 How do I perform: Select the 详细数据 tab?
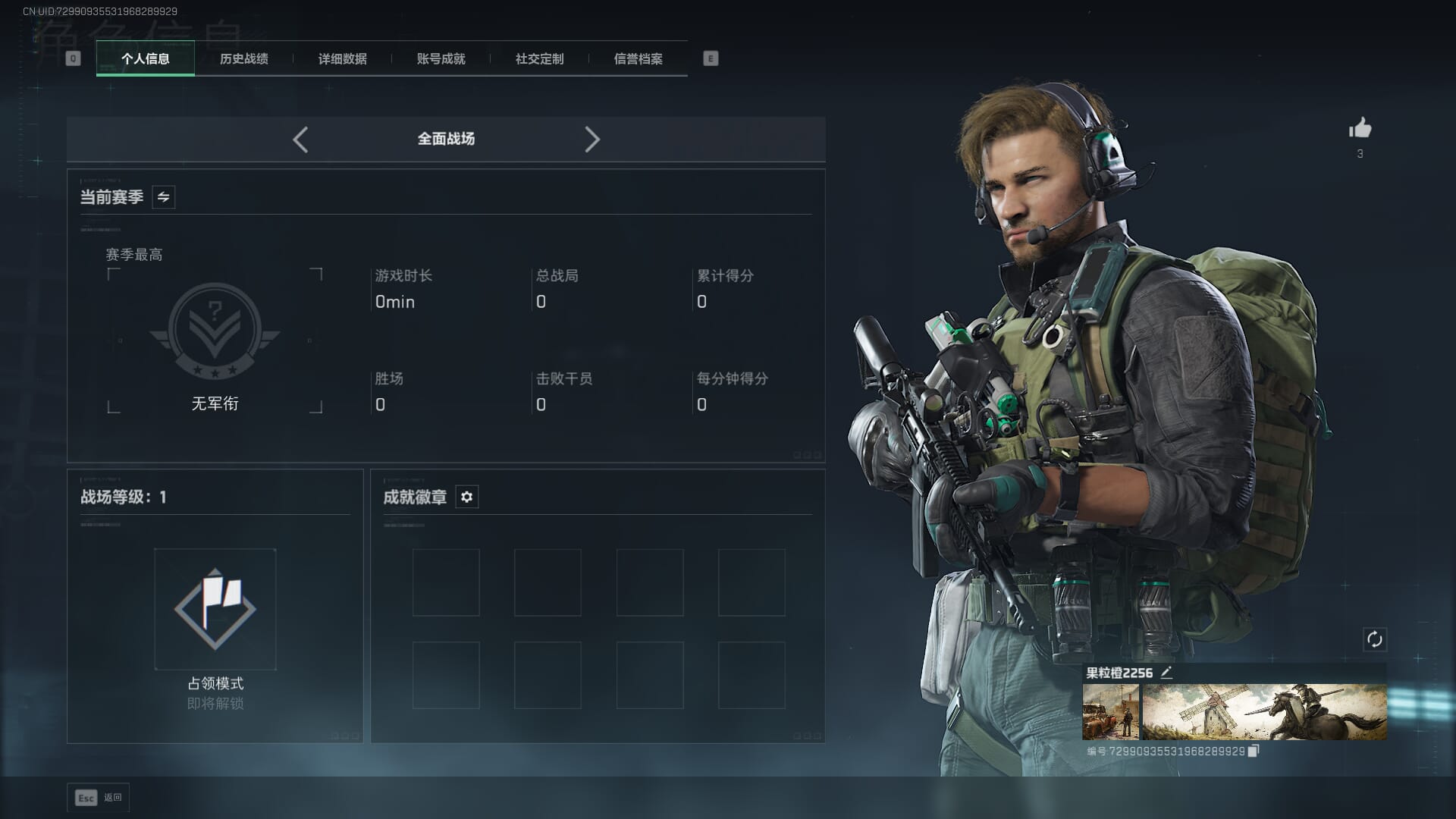[x=342, y=58]
